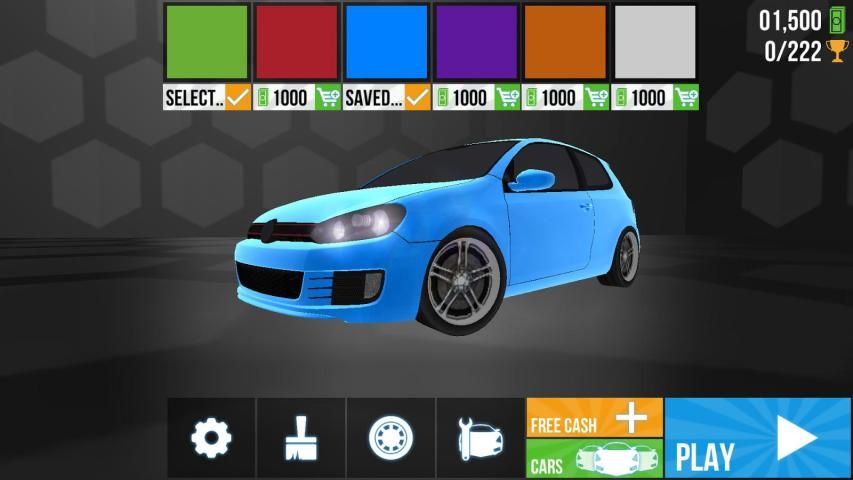The image size is (853, 480).
Task: Pick the blue paint color swatch
Action: 386,42
